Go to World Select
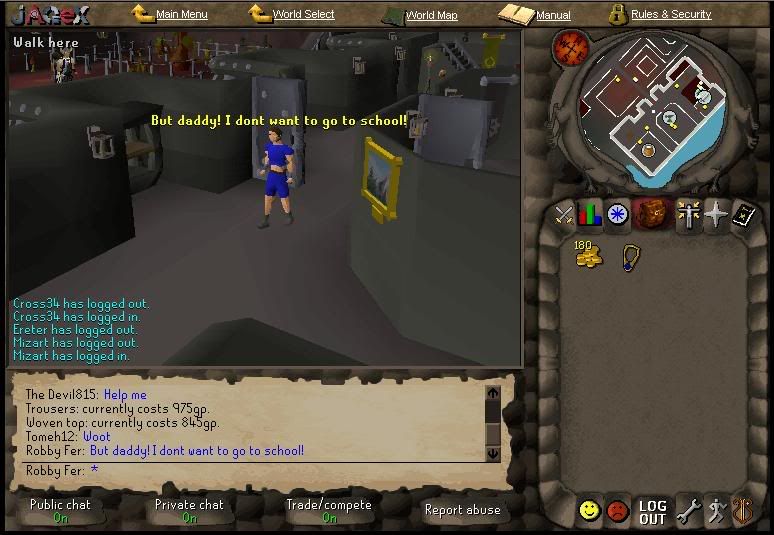Screen dimensions: 774x535 click(303, 15)
